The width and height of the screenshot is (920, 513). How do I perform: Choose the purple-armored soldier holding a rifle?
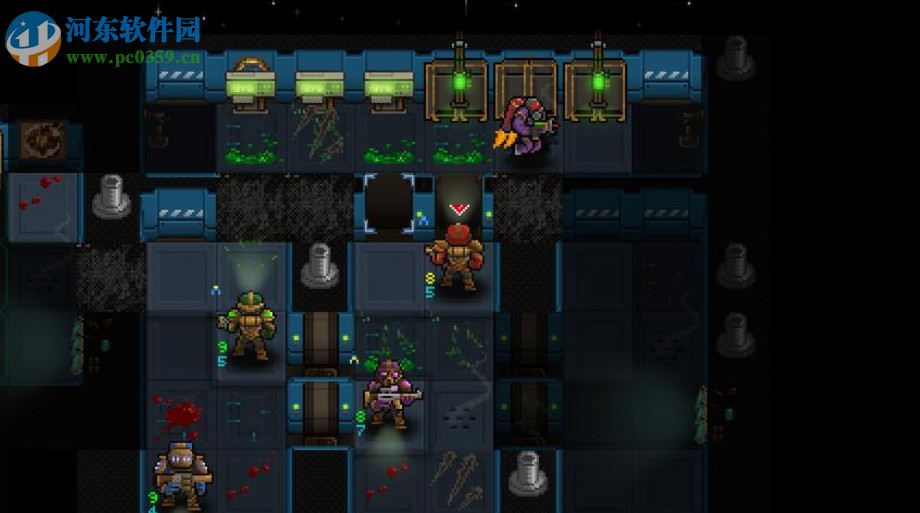pos(388,391)
